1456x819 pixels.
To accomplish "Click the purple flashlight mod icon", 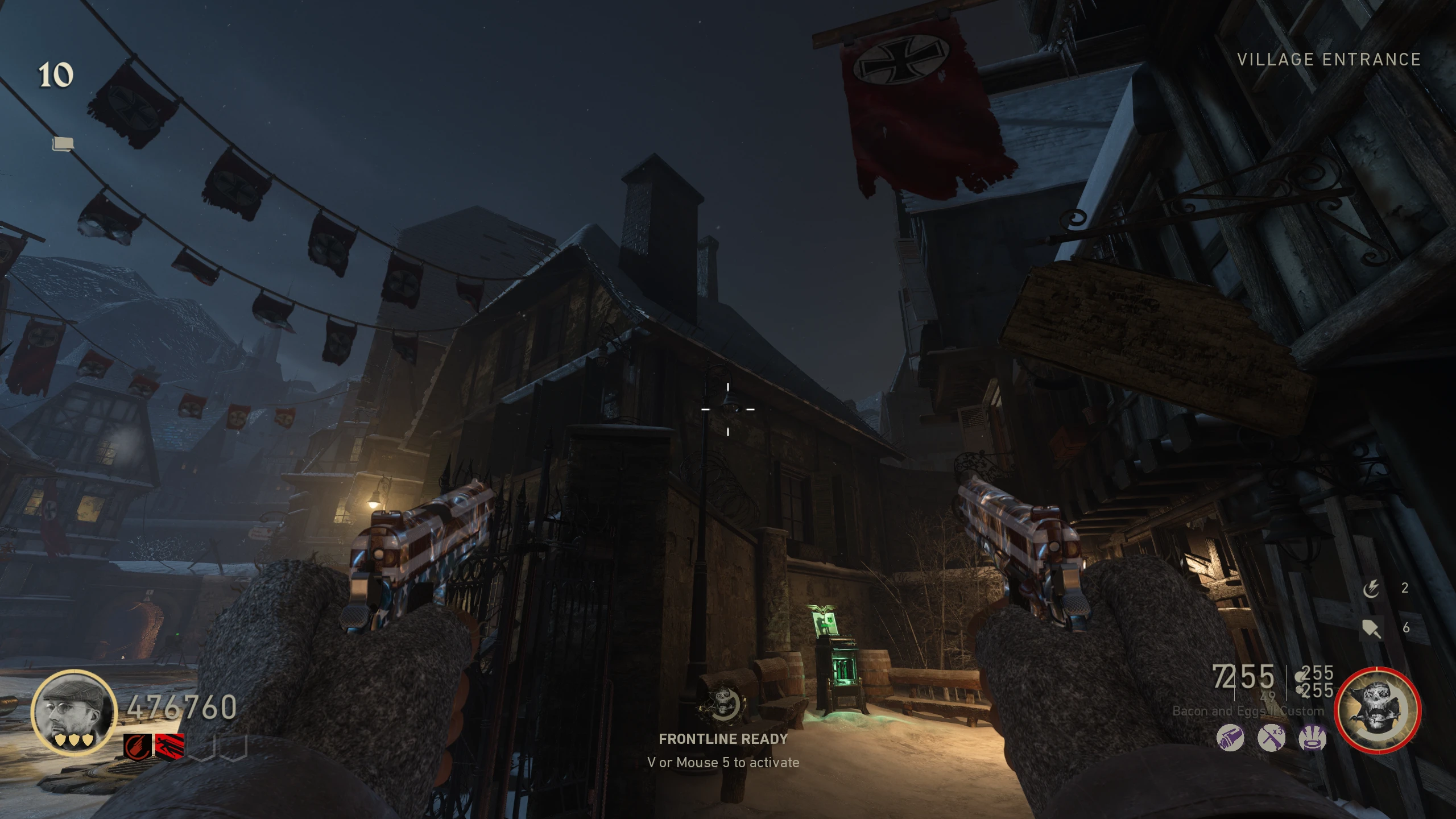I will [x=1230, y=739].
